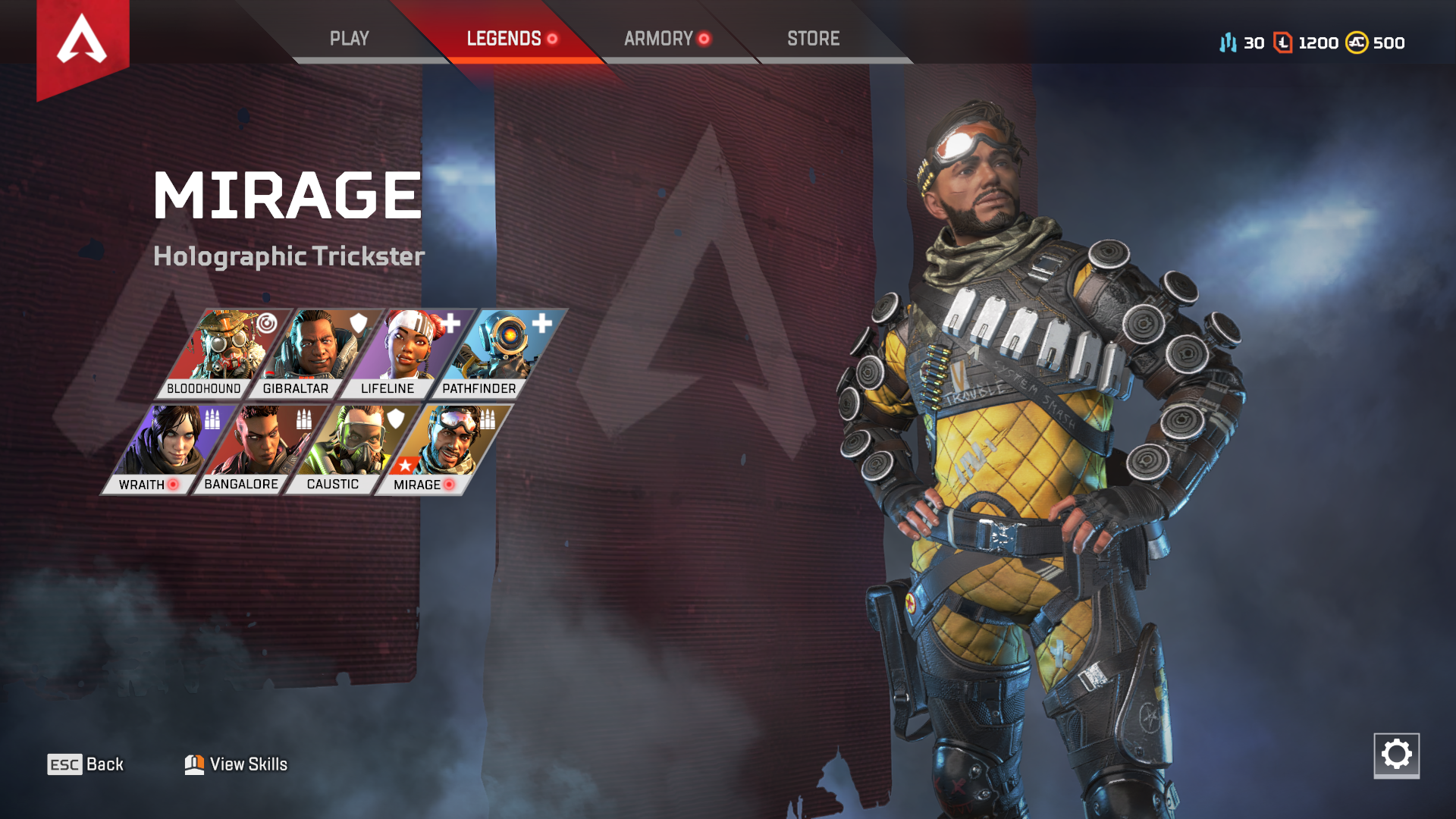Click Back to return to previous screen
The width and height of the screenshot is (1456, 819).
[86, 764]
